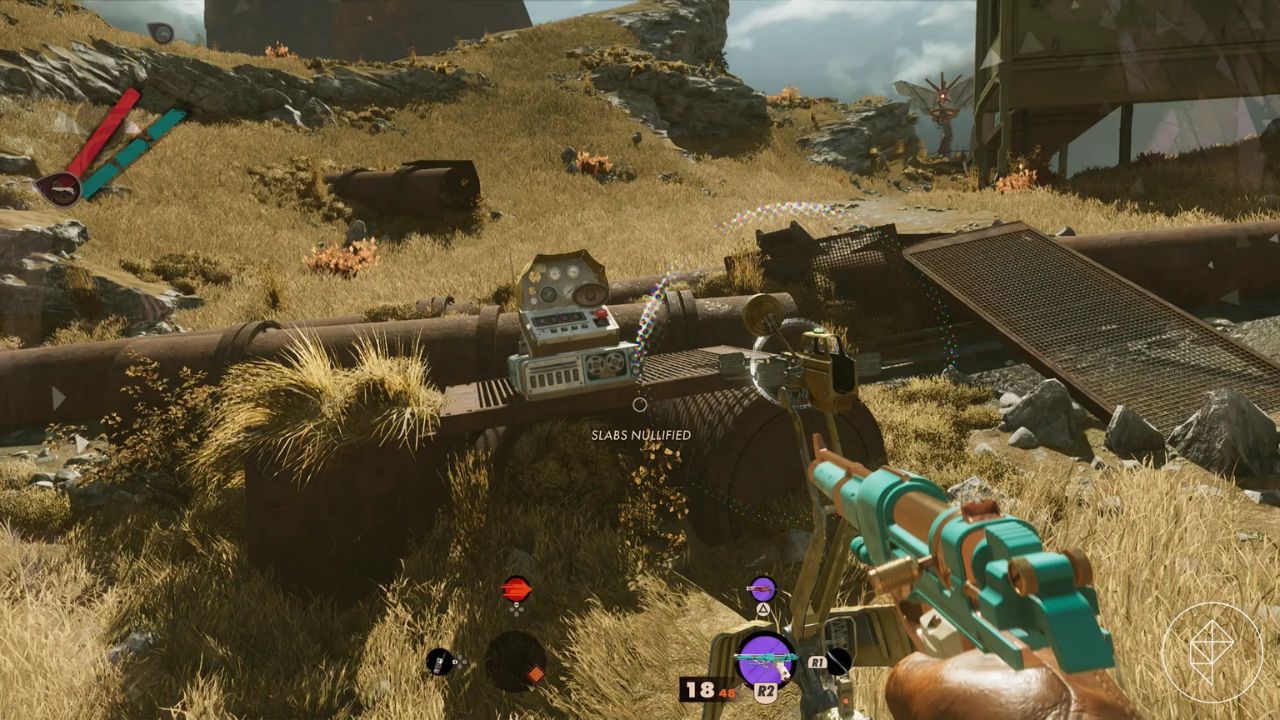Toggle the orange diamond trinket indicator

536,674
